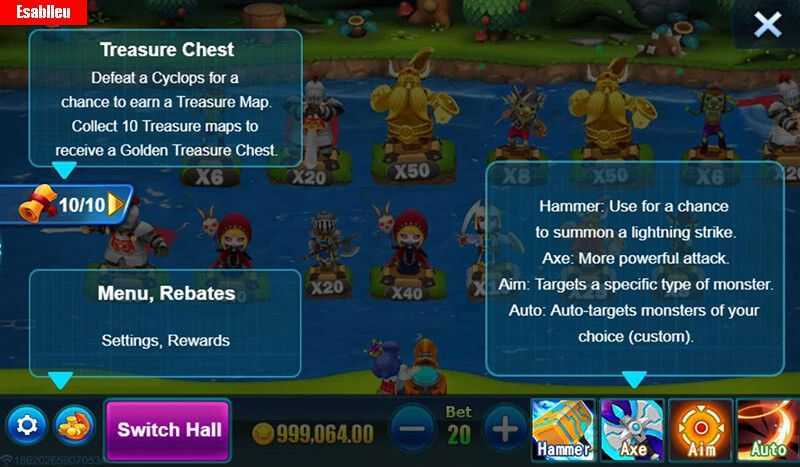Screen dimensions: 800x467
Task: Decrease the bet with the minus button
Action: pos(411,430)
